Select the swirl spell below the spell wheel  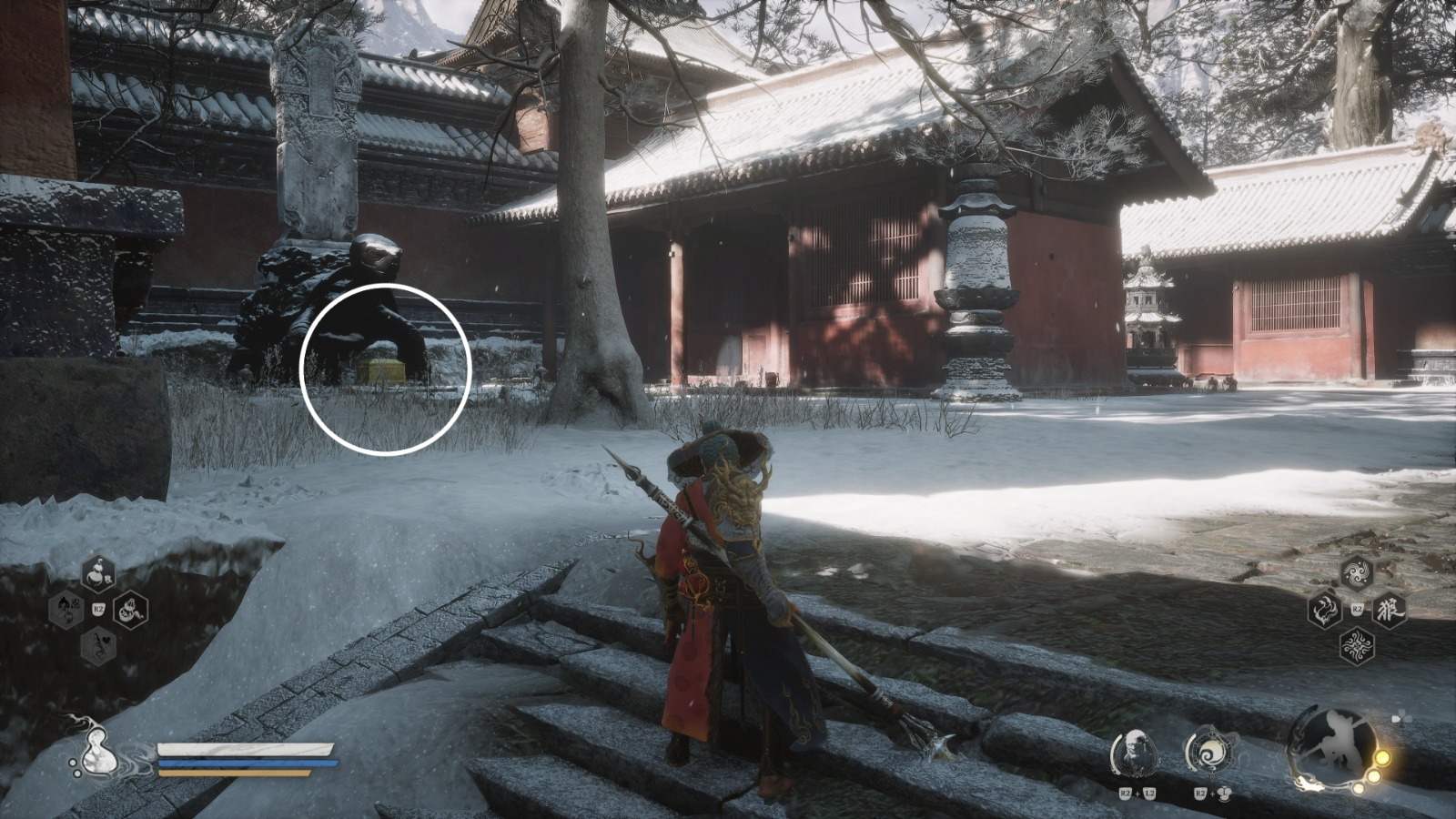click(x=1358, y=646)
